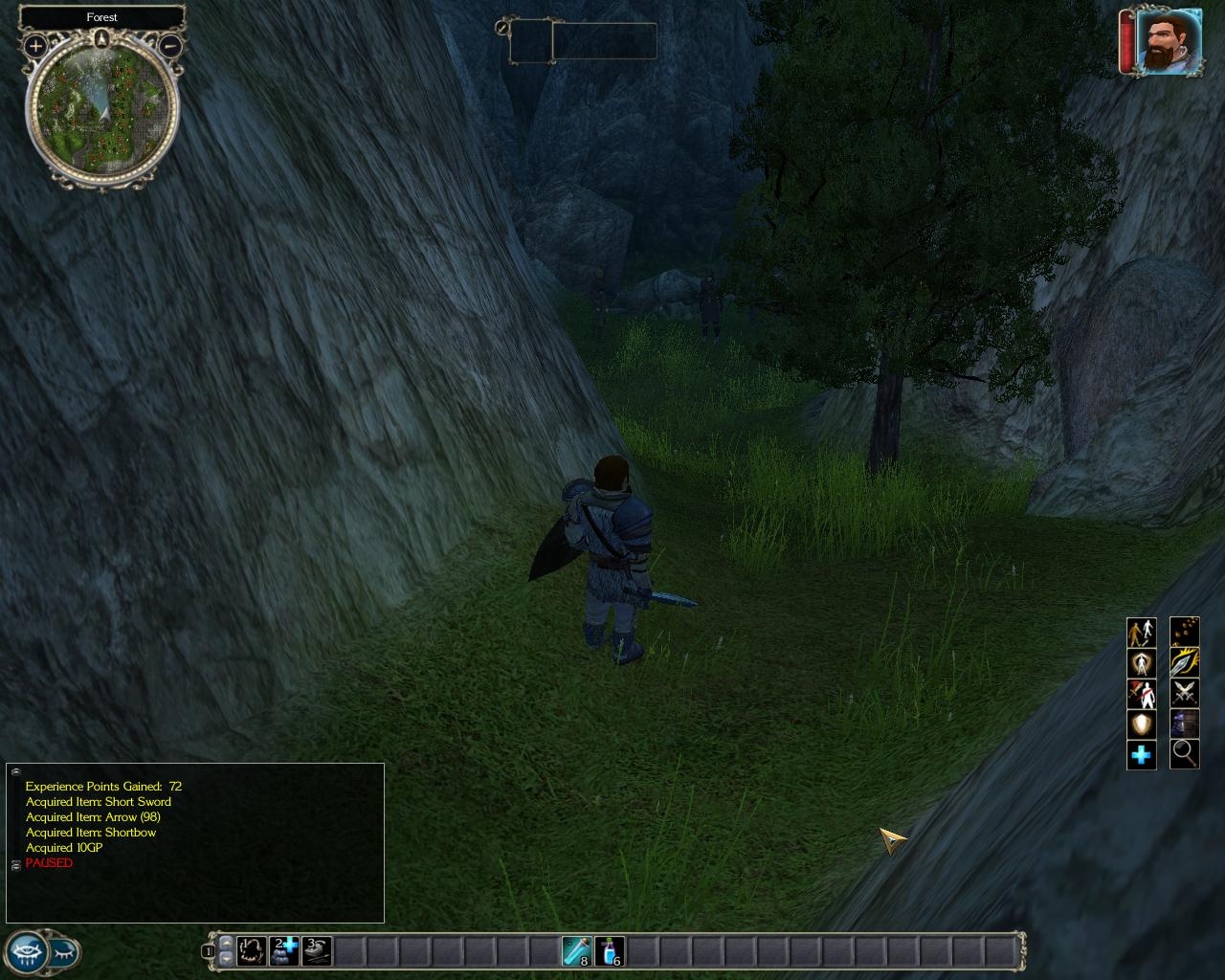The height and width of the screenshot is (980, 1225).
Task: Toggle the footprints tracking mode icon
Action: (x=1185, y=633)
